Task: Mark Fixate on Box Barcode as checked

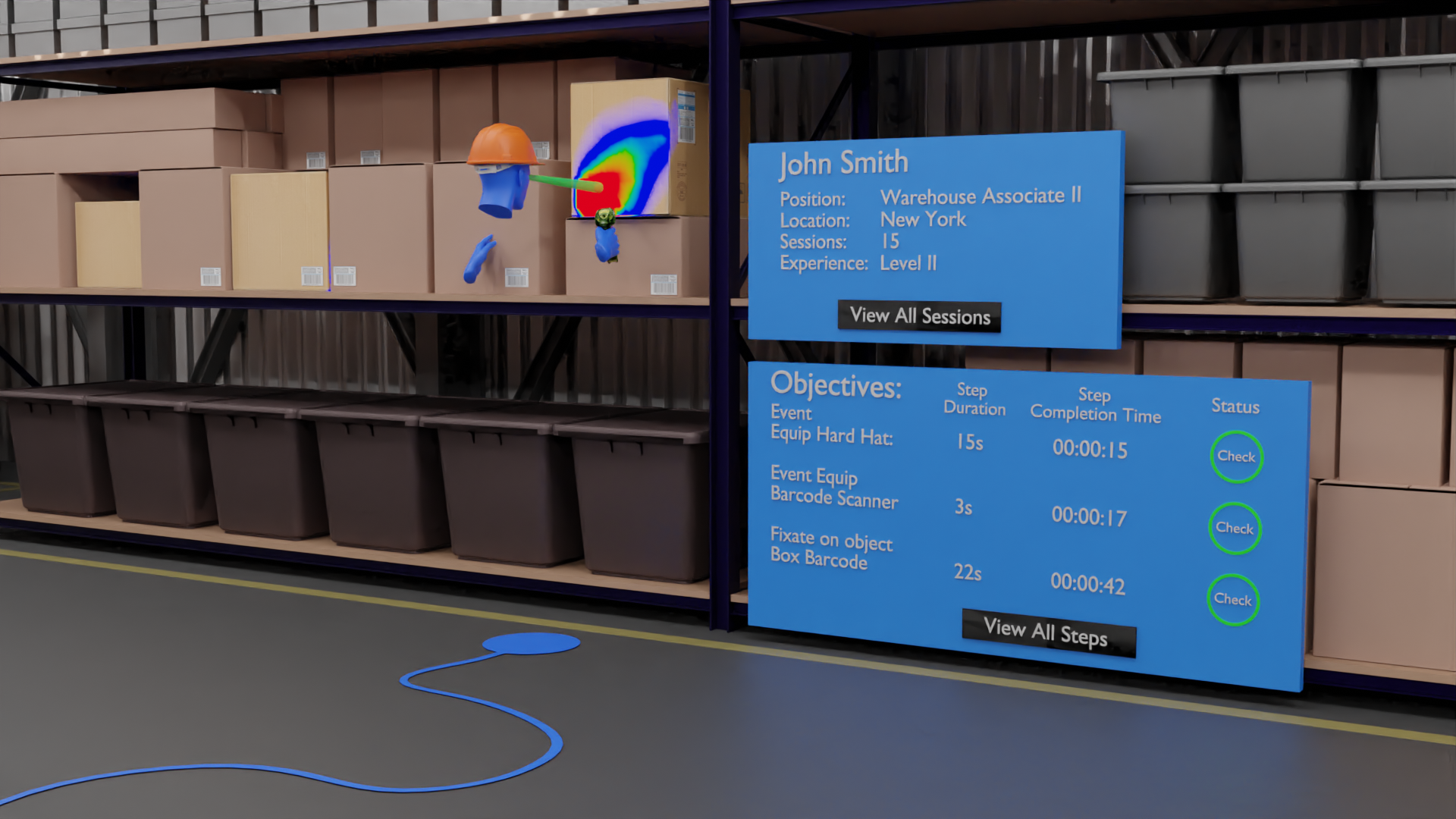Action: [1234, 599]
